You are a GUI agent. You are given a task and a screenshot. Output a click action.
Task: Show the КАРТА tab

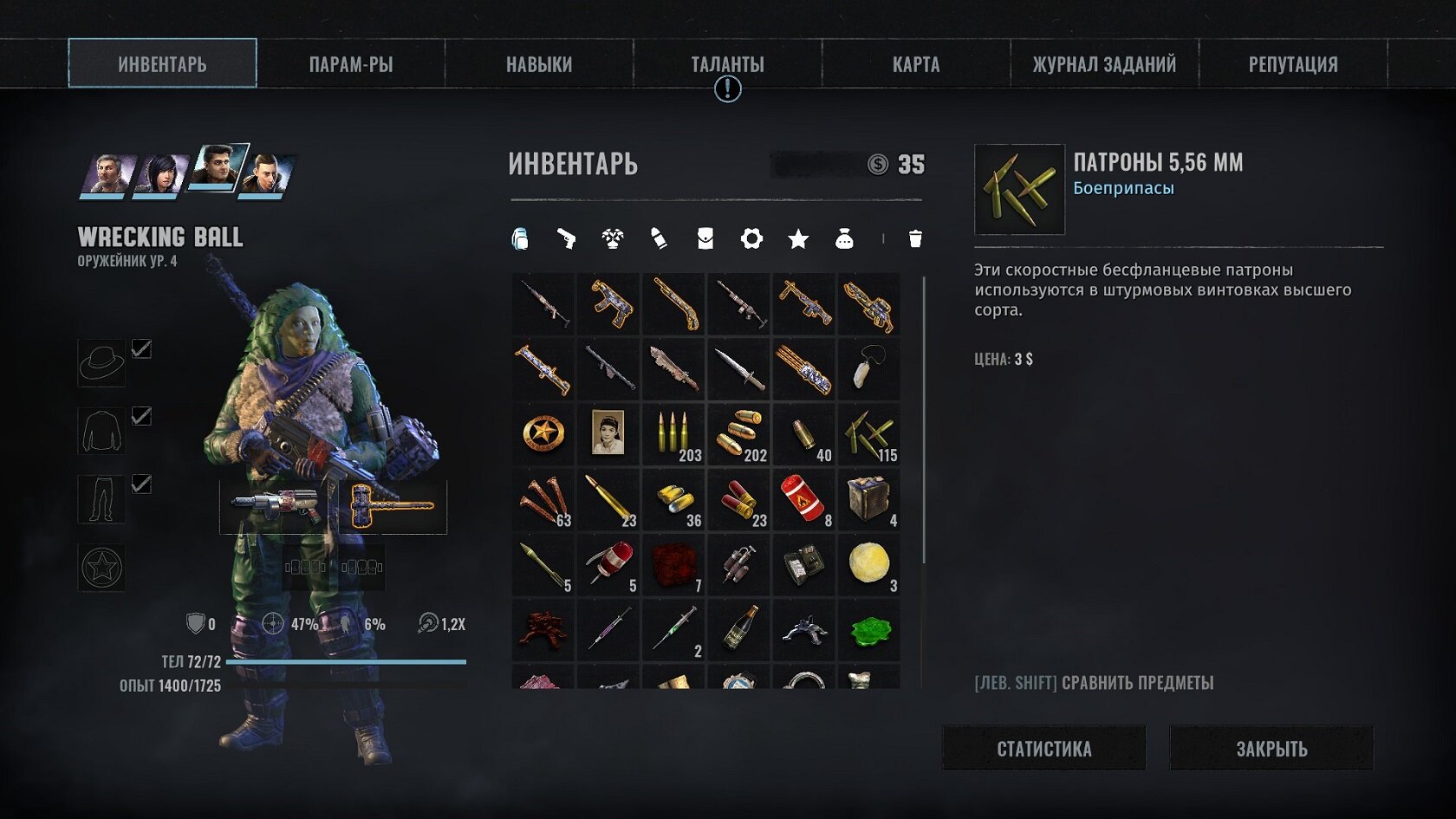(x=916, y=64)
